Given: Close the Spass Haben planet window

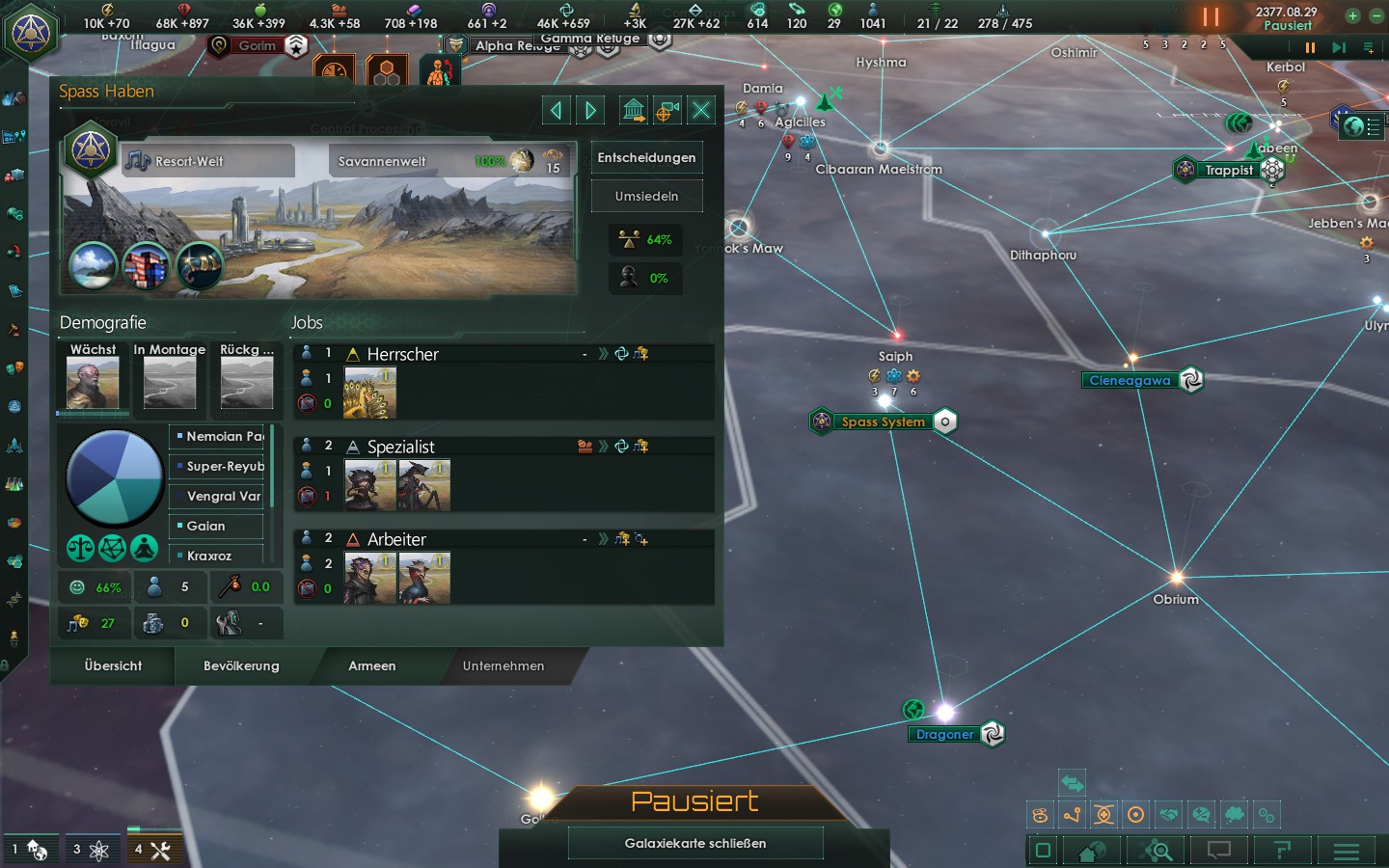Looking at the screenshot, I should coord(701,110).
